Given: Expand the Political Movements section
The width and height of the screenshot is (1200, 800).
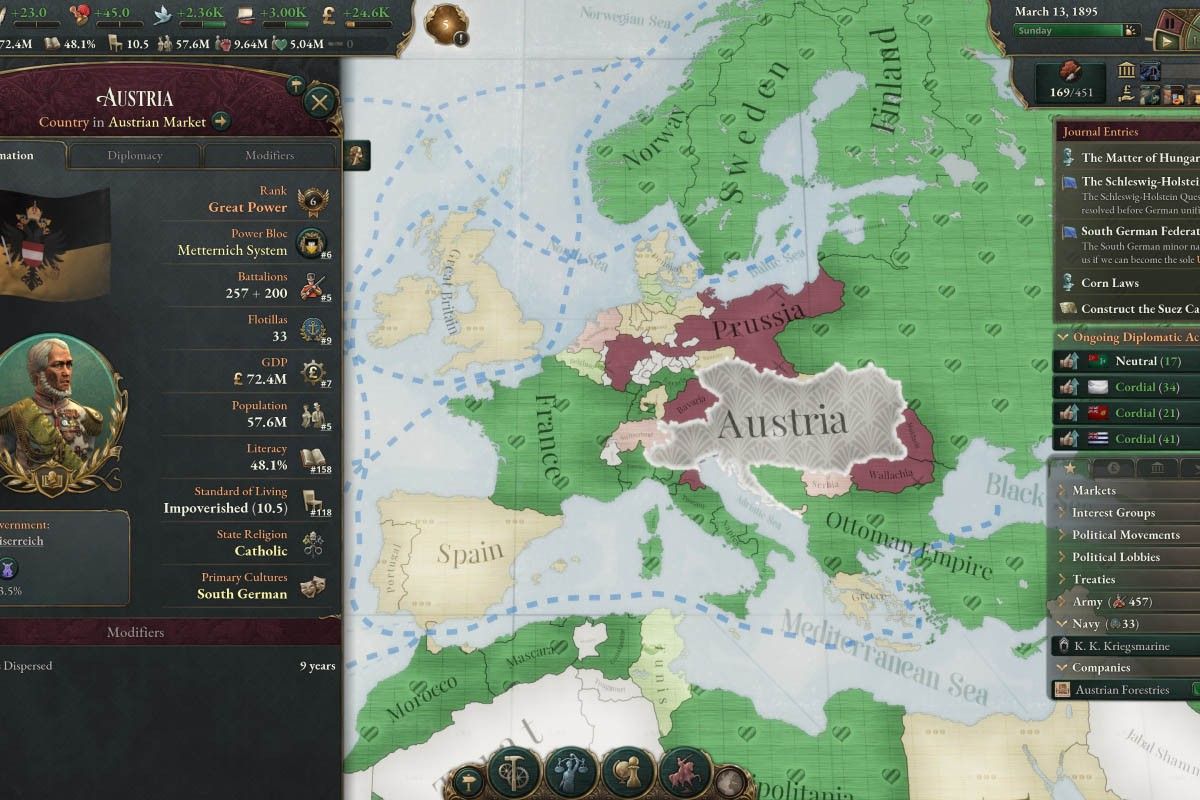Looking at the screenshot, I should [1125, 535].
